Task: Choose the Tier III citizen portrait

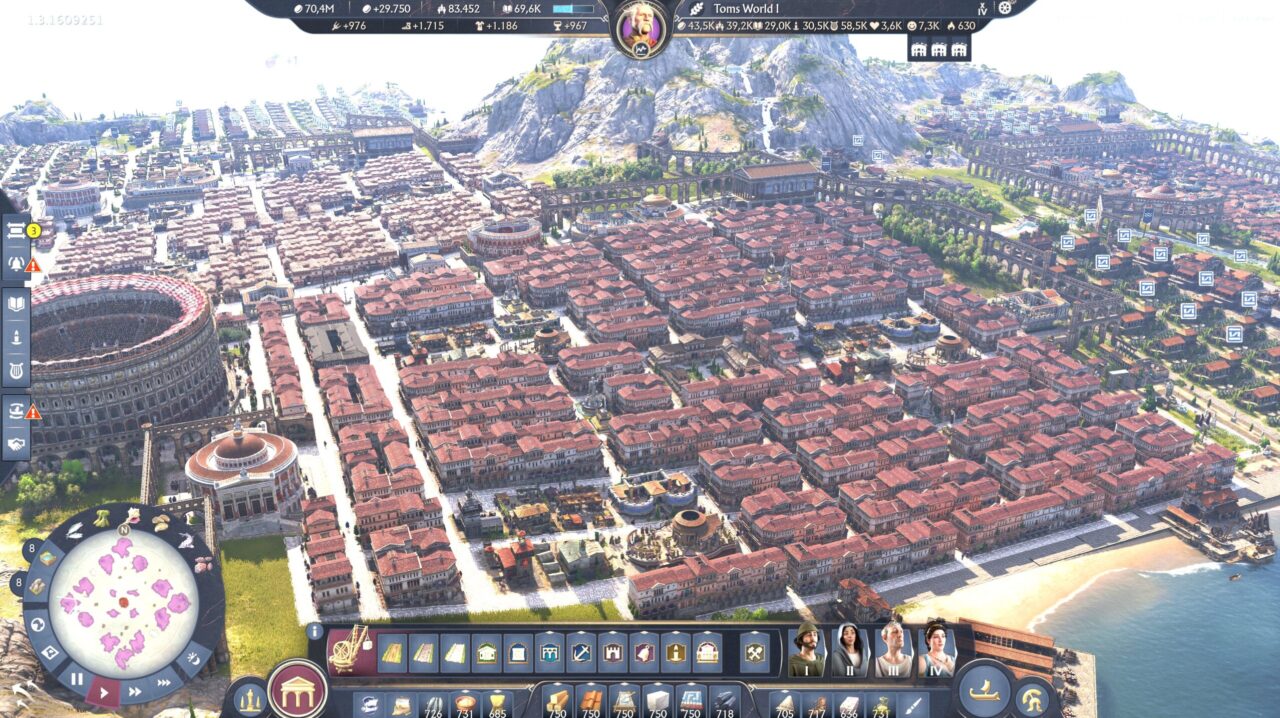Action: point(893,651)
